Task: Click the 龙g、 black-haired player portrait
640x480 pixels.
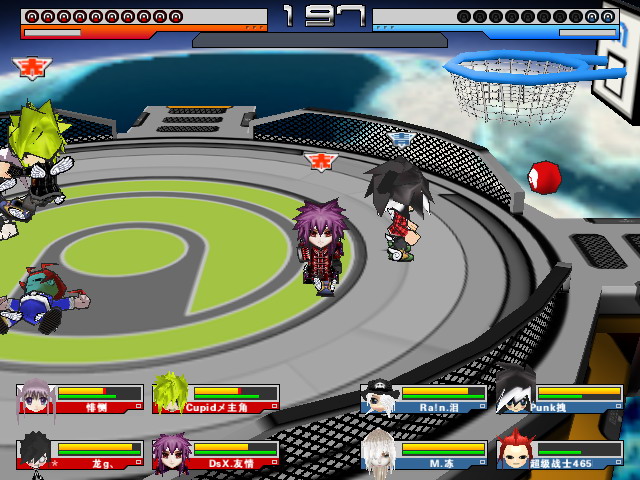Action: [x=35, y=451]
